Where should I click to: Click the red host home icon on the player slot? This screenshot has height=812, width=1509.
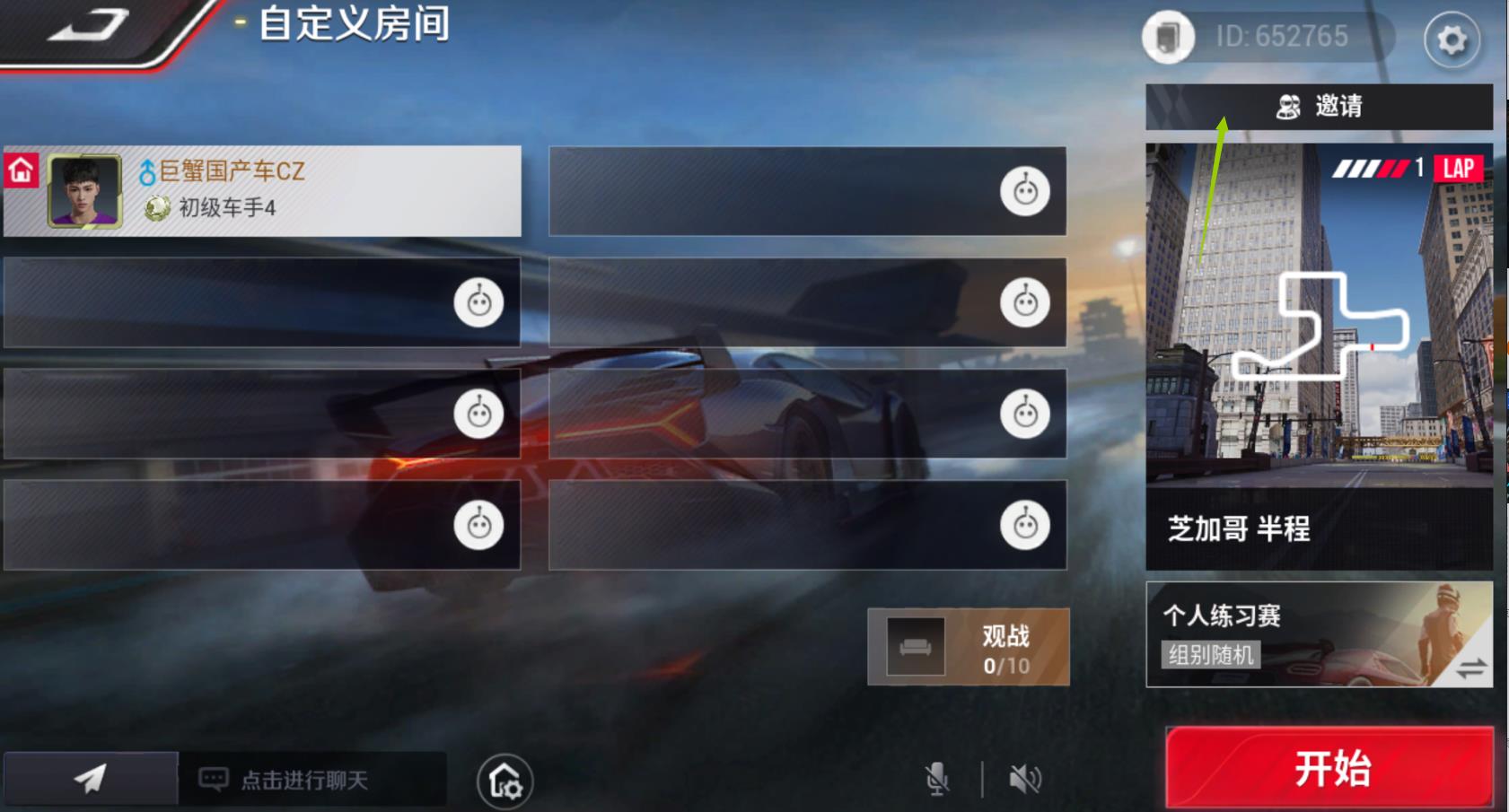tap(19, 168)
